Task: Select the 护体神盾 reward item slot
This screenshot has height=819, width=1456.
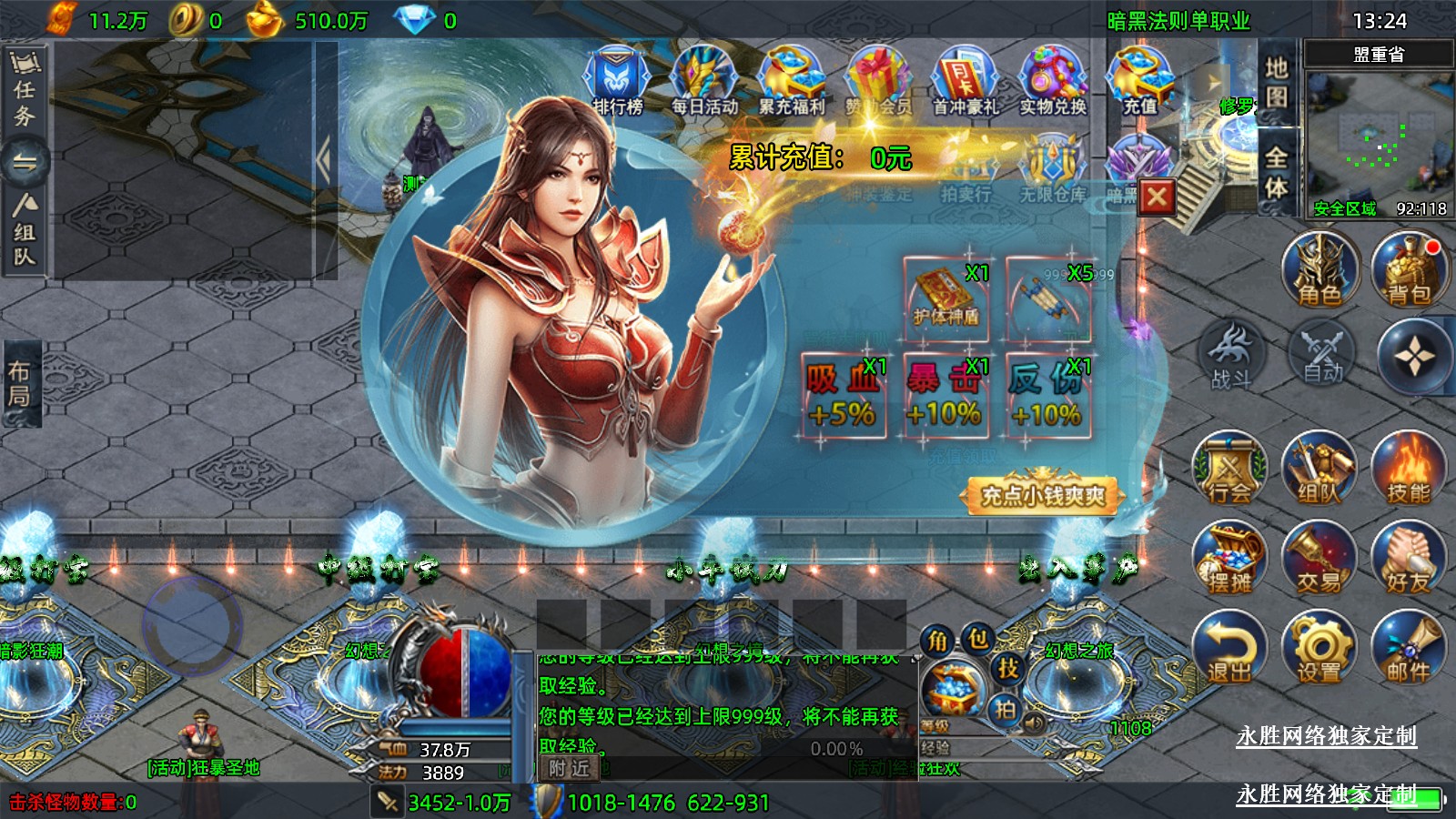Action: click(945, 298)
